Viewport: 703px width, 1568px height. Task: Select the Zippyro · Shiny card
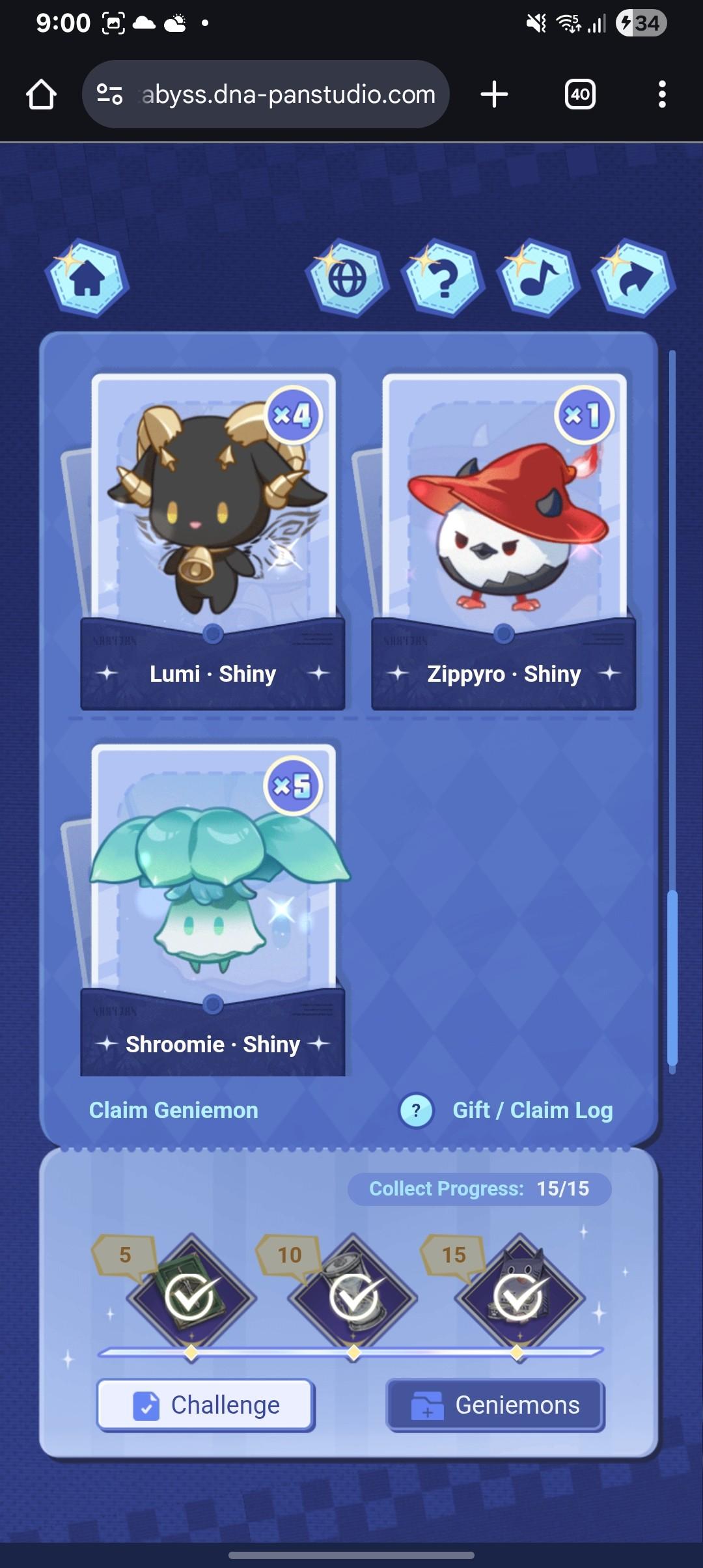[x=503, y=540]
